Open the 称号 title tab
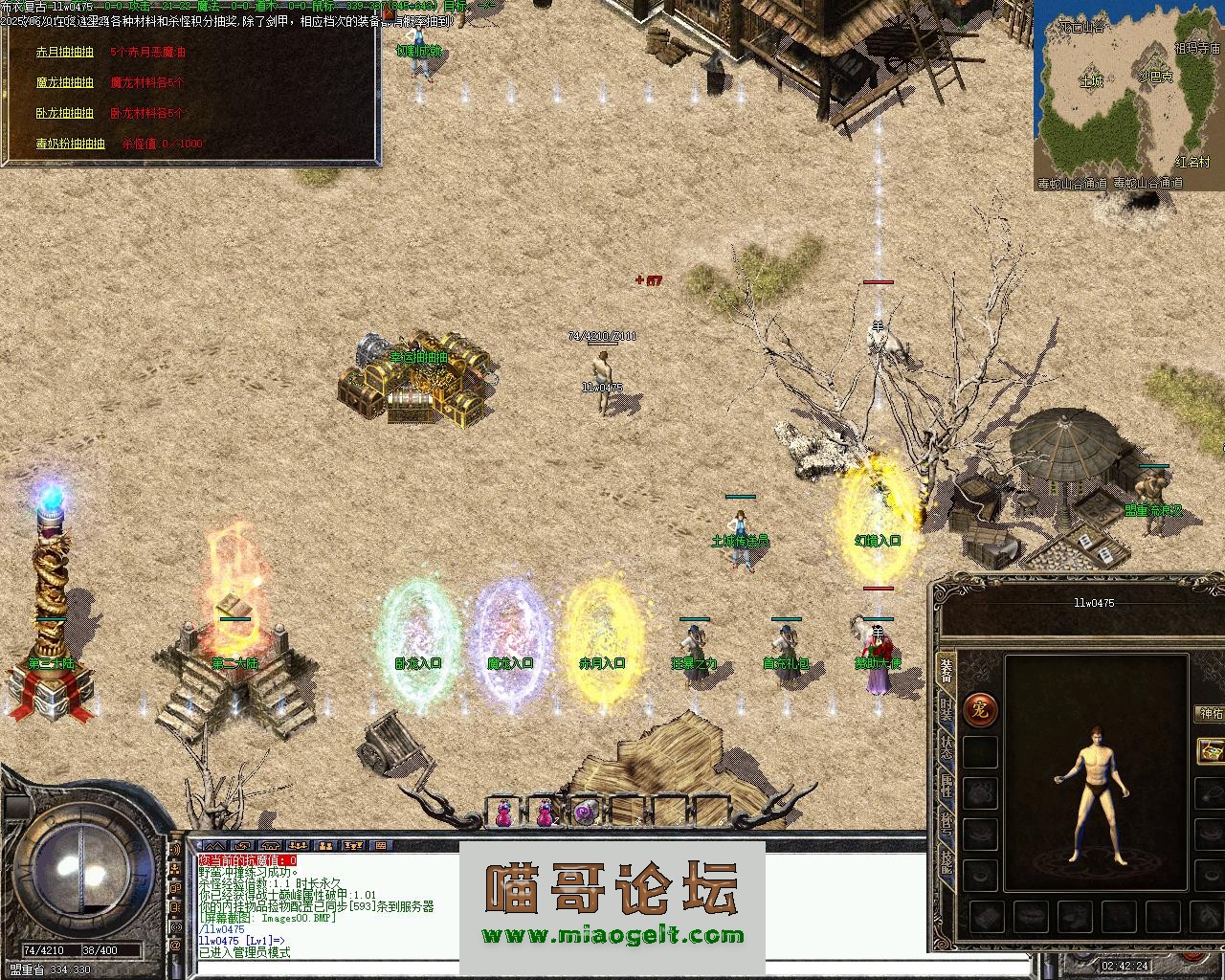 click(946, 825)
